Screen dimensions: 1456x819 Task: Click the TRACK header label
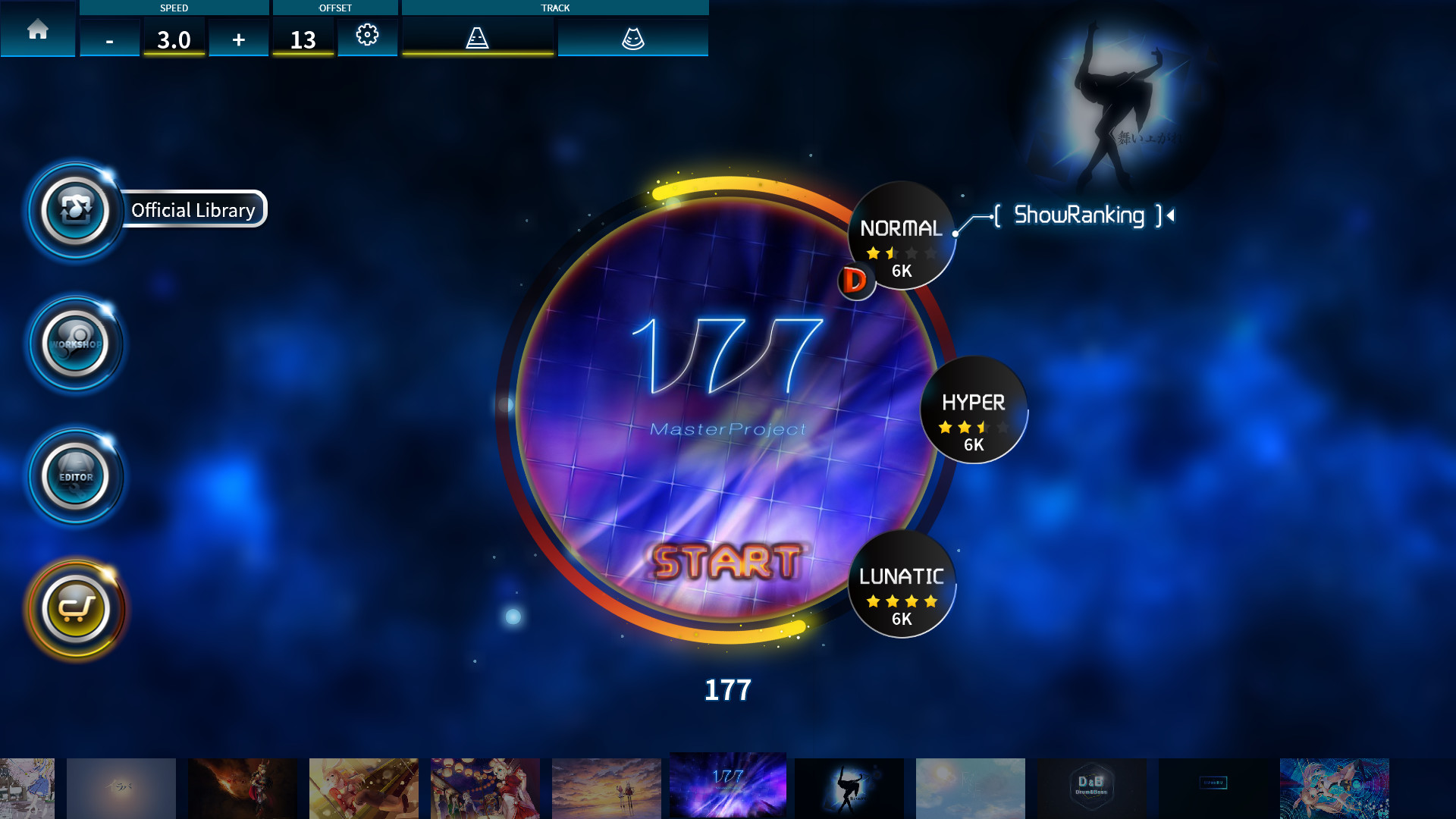(x=556, y=8)
